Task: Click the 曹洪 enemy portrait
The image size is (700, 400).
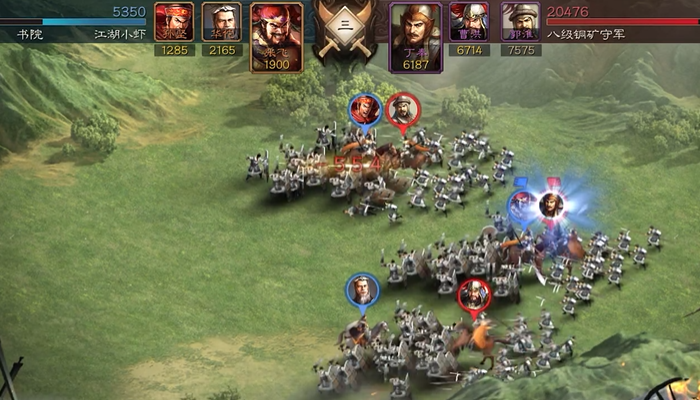Action: click(469, 22)
